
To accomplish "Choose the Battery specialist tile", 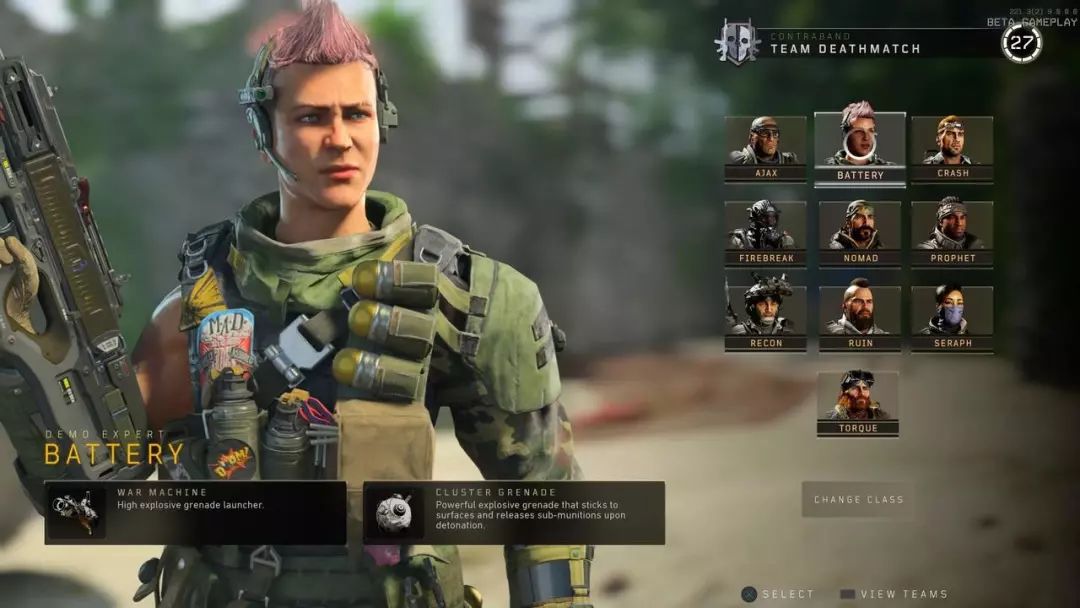I will click(860, 146).
